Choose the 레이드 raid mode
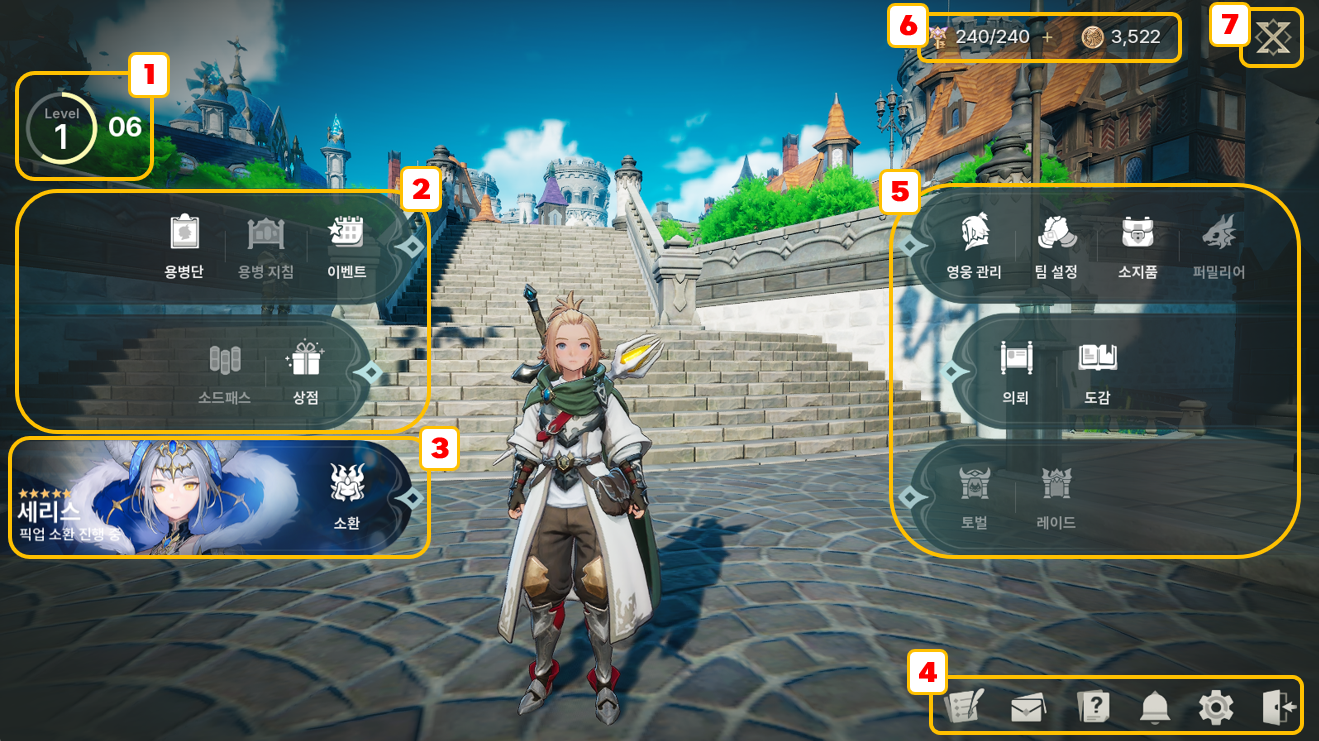1319x741 pixels. (x=1056, y=496)
